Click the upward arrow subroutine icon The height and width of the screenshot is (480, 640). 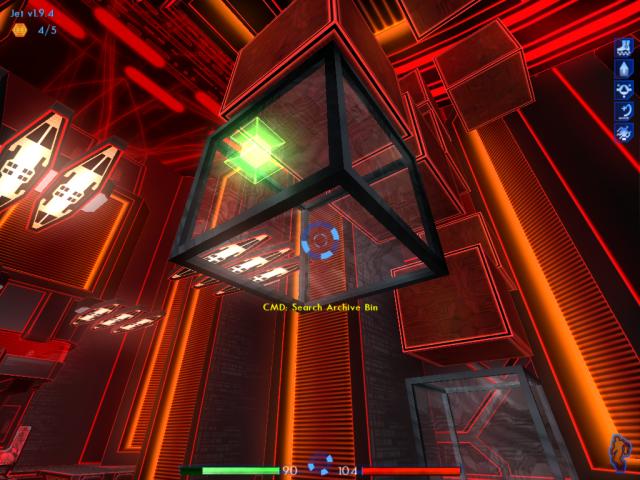point(623,68)
